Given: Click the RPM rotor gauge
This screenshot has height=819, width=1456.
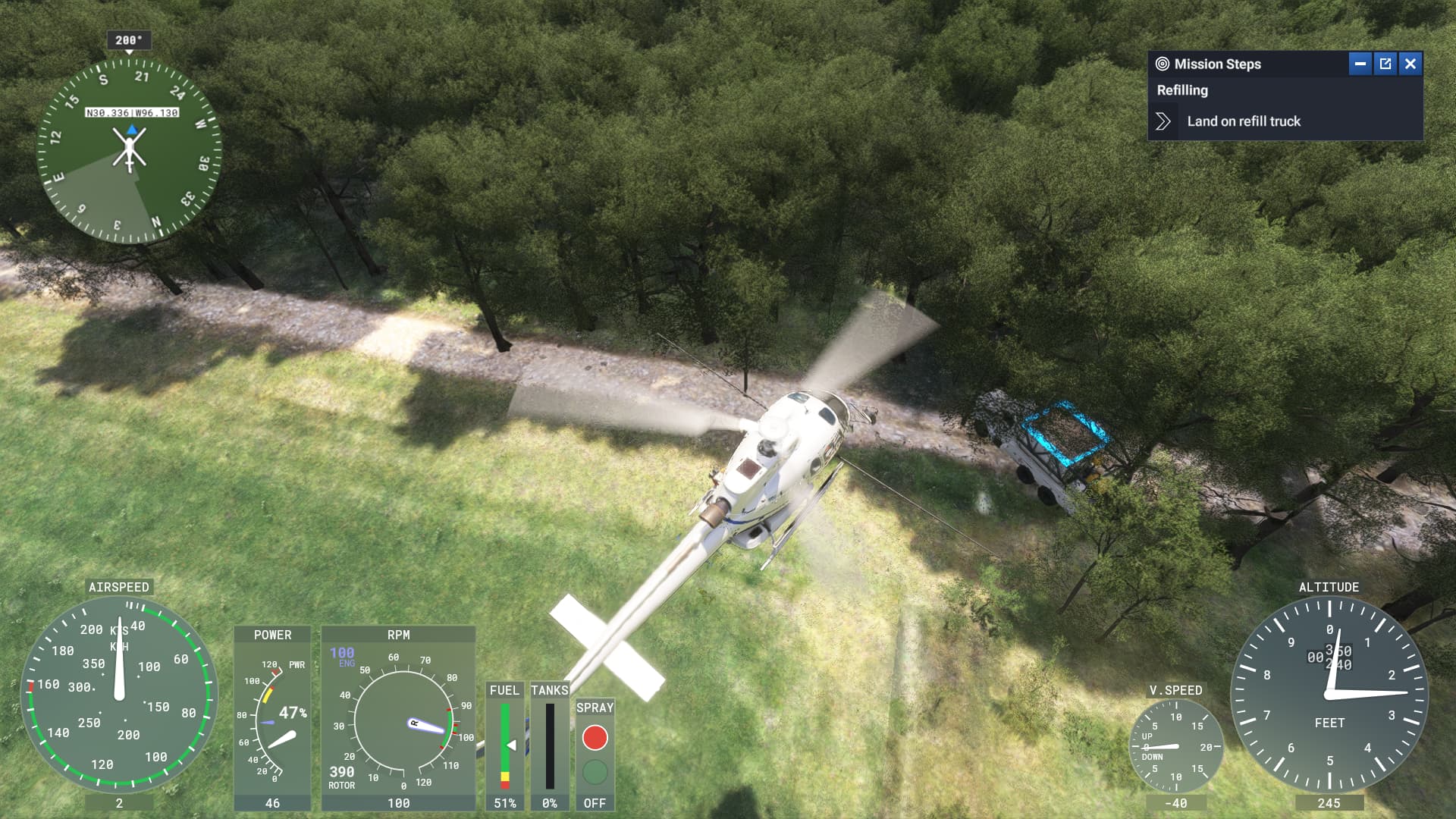Looking at the screenshot, I should point(400,724).
